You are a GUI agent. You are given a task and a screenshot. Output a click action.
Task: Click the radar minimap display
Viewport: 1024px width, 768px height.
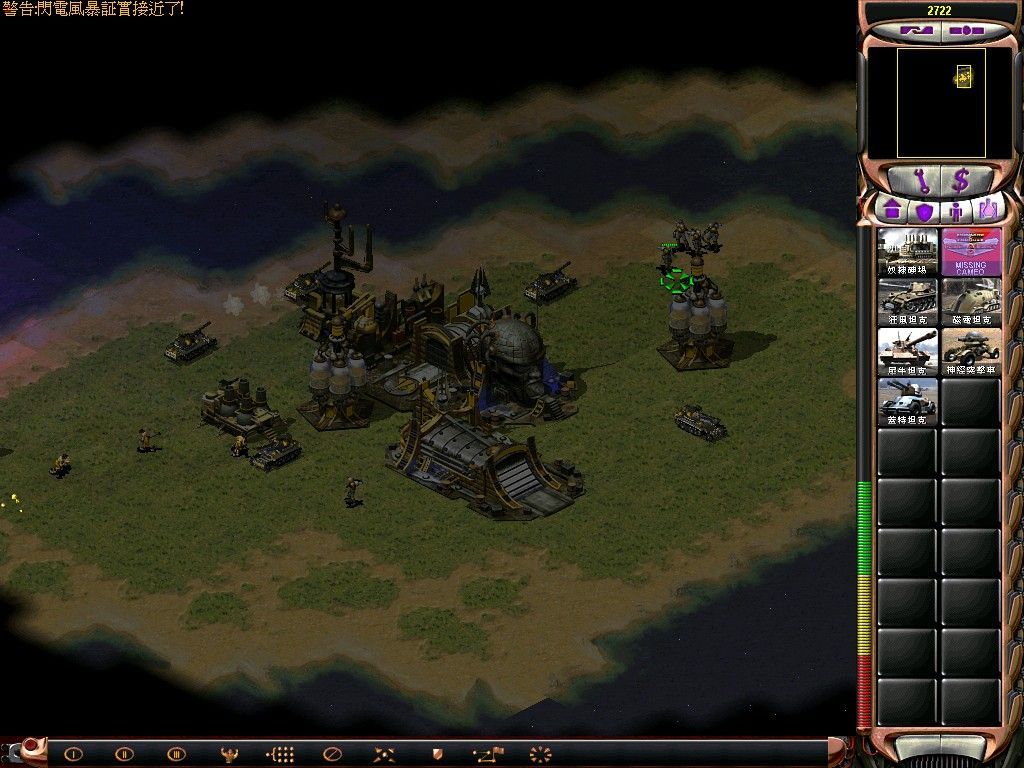pos(941,103)
